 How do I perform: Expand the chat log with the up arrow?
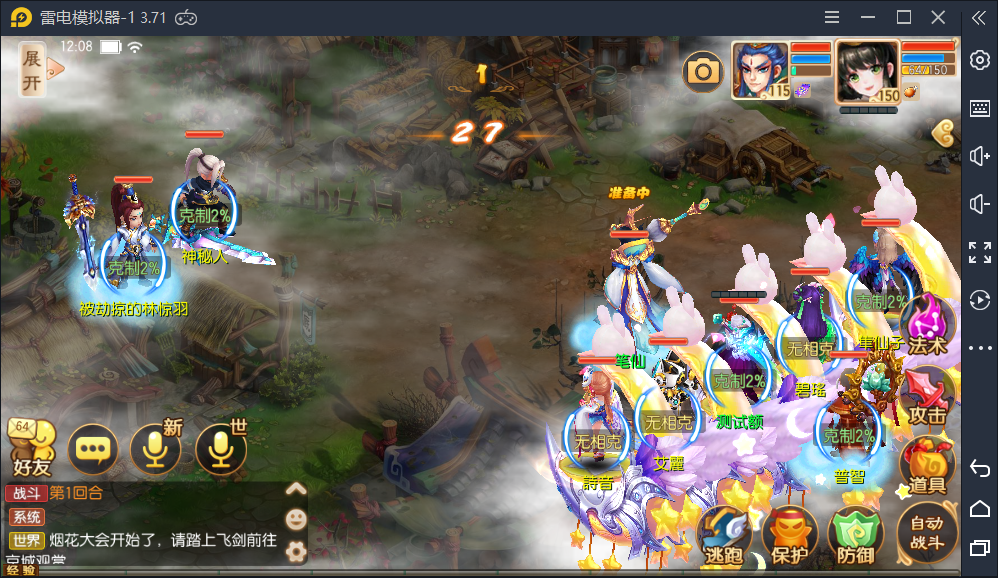[295, 489]
